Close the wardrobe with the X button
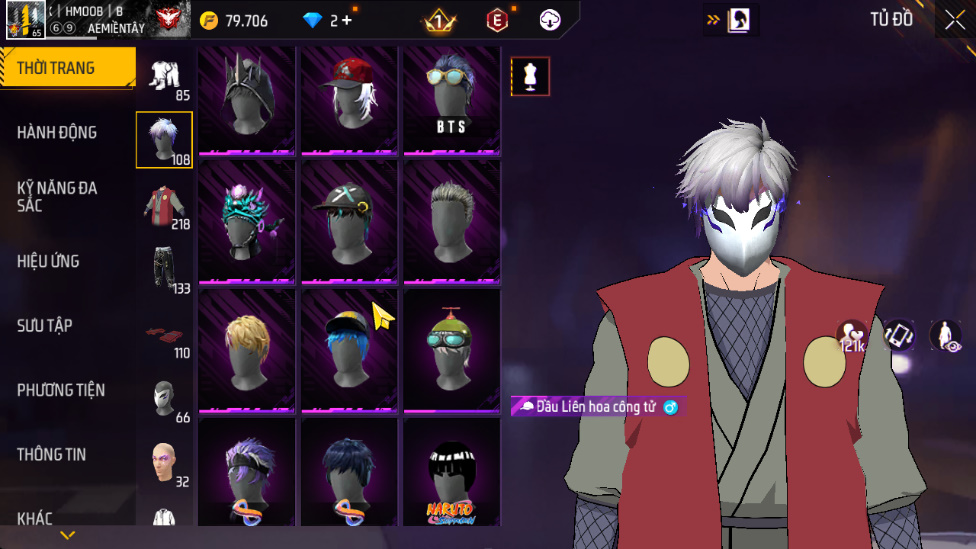The image size is (976, 549). 954,19
